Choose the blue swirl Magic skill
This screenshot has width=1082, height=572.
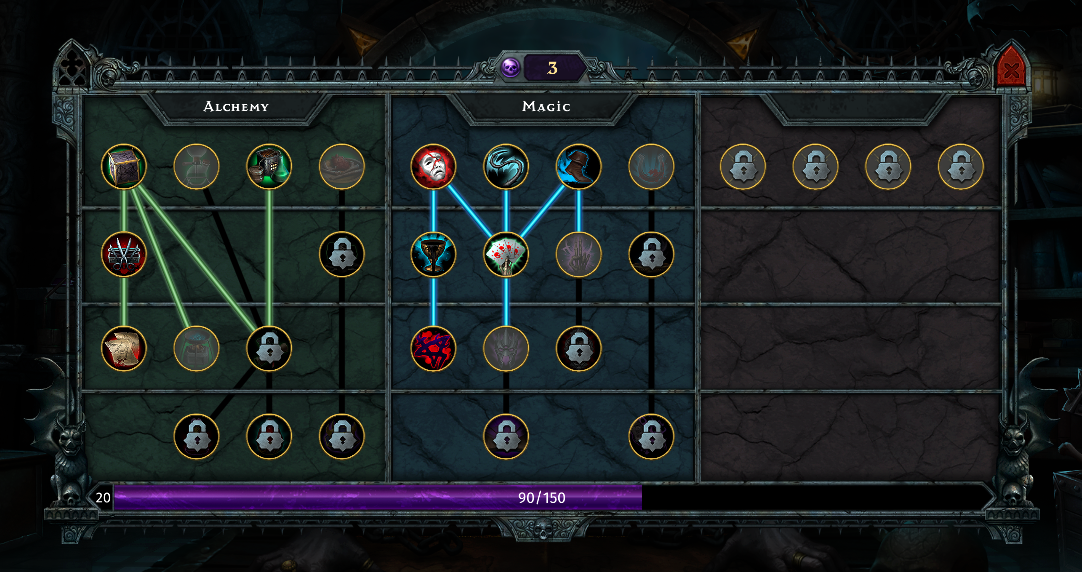(x=506, y=167)
